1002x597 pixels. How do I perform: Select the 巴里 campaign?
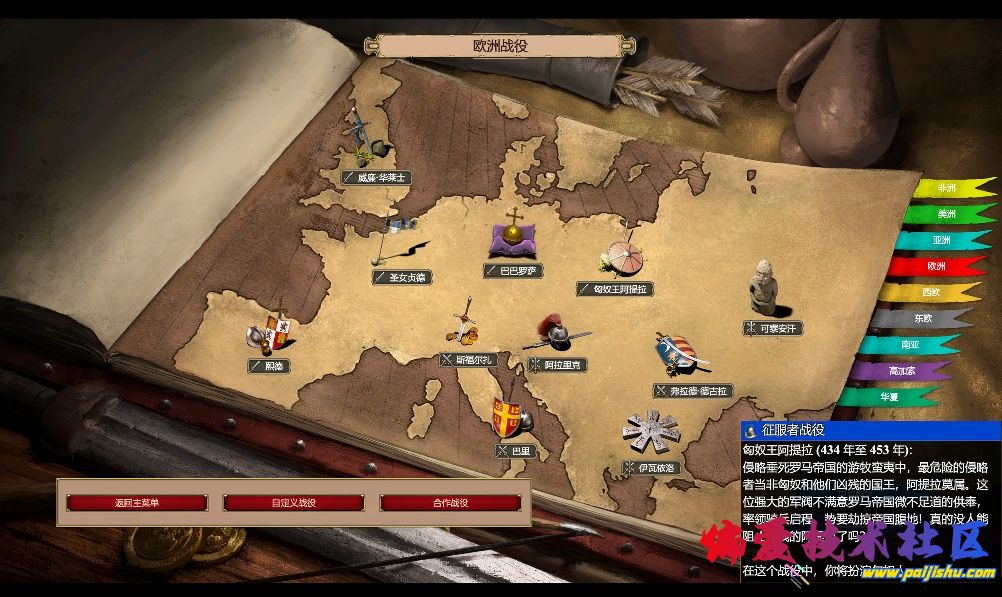(x=516, y=451)
